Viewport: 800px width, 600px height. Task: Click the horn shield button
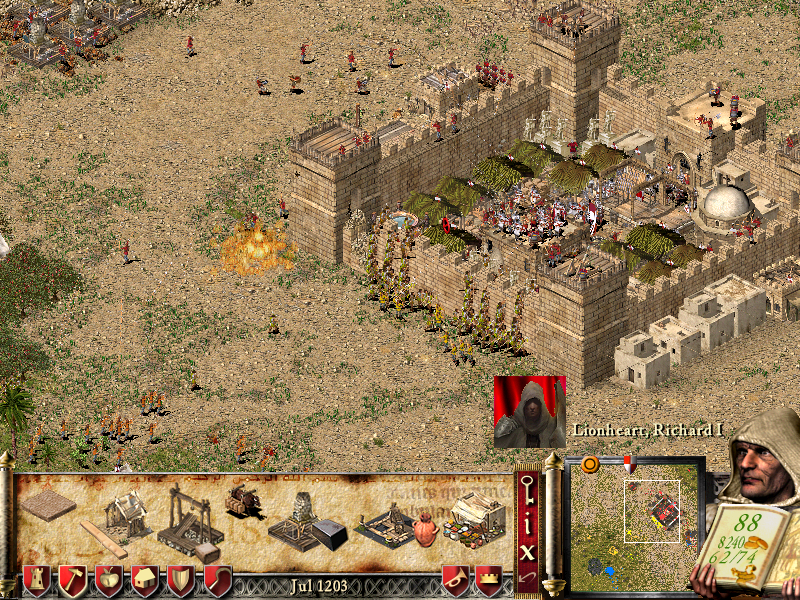coord(456,581)
